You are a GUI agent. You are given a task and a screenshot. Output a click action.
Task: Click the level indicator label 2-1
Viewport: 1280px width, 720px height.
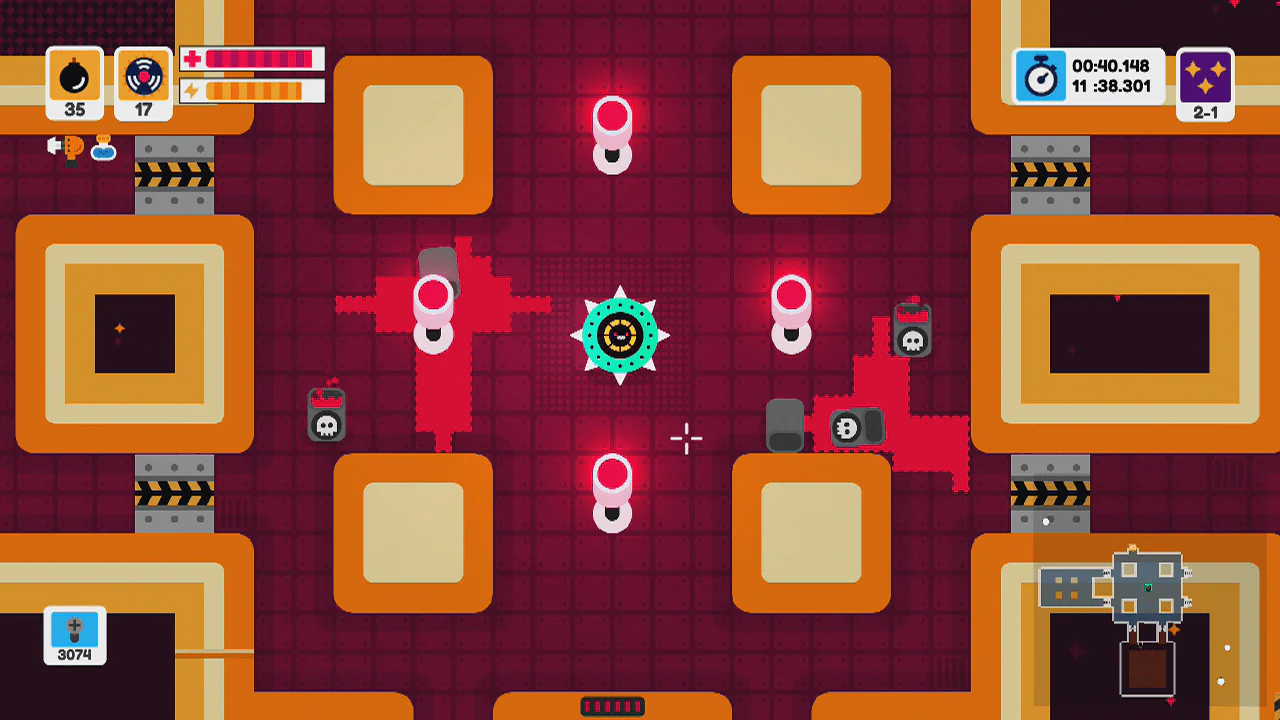click(x=1205, y=113)
